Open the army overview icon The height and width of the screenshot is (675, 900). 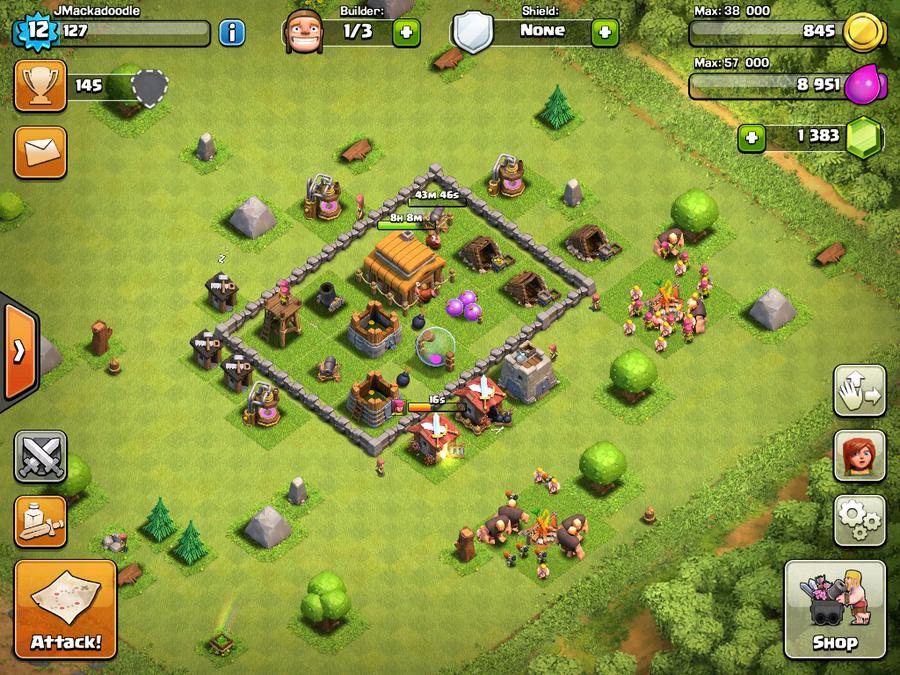(40, 521)
